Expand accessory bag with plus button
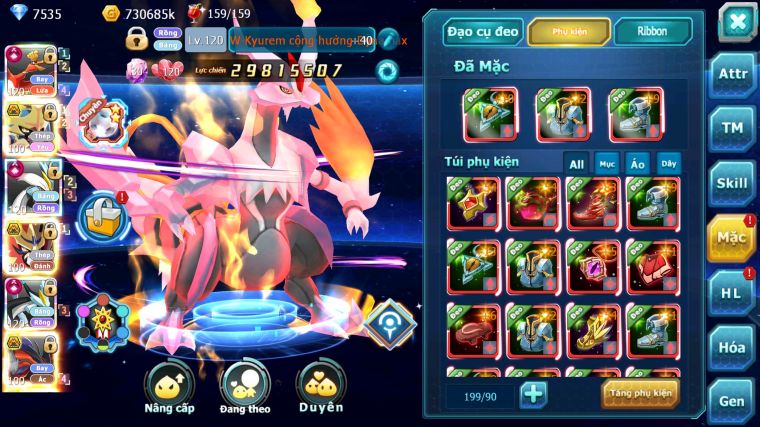This screenshot has width=760, height=427. [534, 394]
